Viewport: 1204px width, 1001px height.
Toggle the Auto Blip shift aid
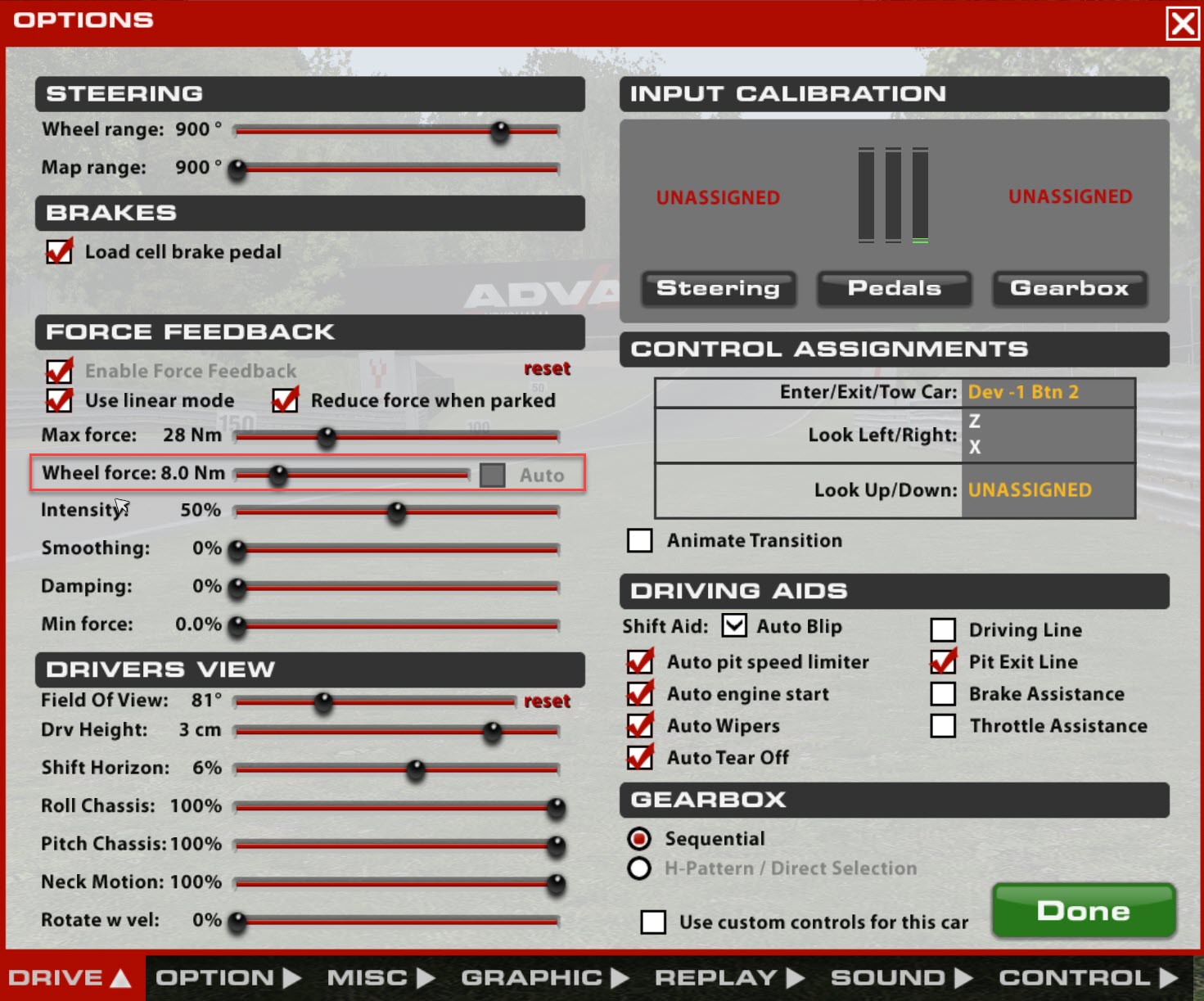[x=733, y=625]
